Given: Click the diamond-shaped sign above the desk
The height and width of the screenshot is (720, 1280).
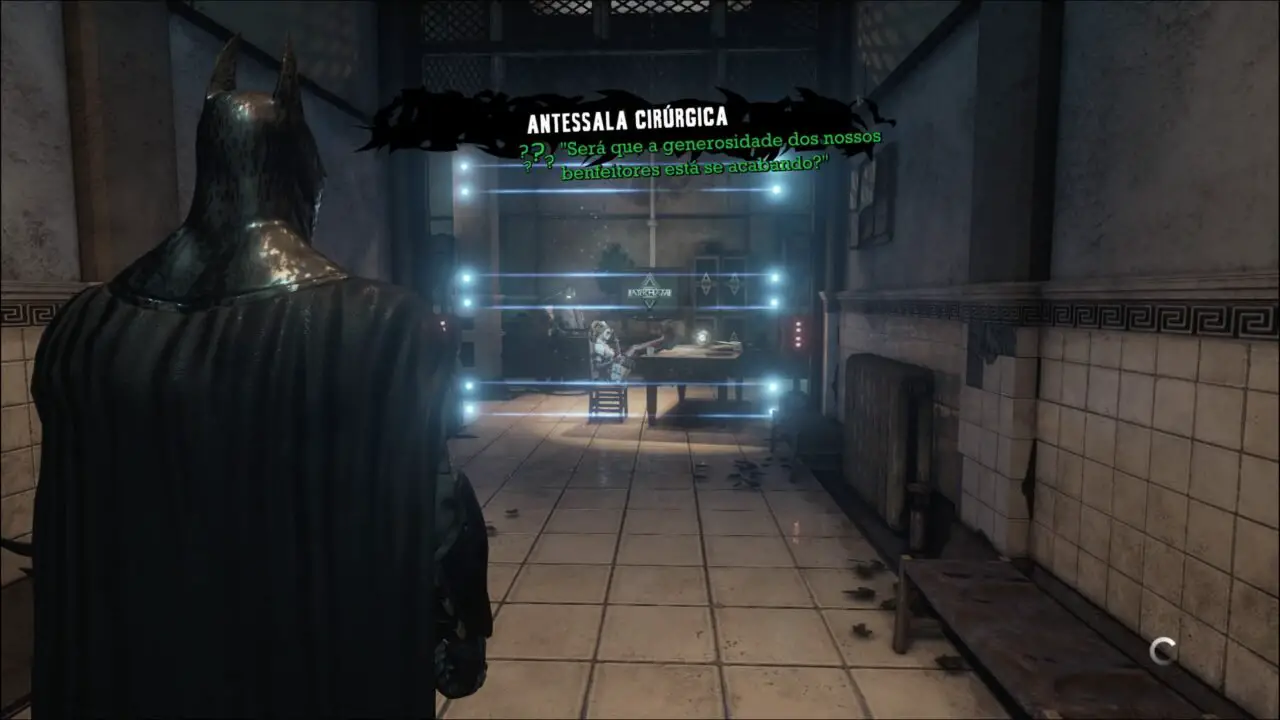Looking at the screenshot, I should 650,293.
